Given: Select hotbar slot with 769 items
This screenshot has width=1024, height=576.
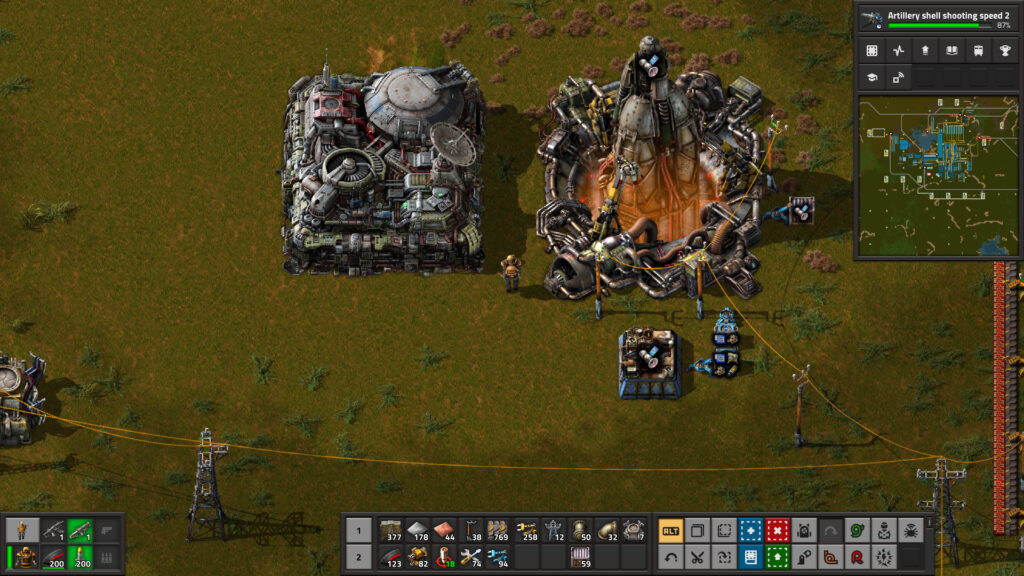Looking at the screenshot, I should [x=497, y=530].
